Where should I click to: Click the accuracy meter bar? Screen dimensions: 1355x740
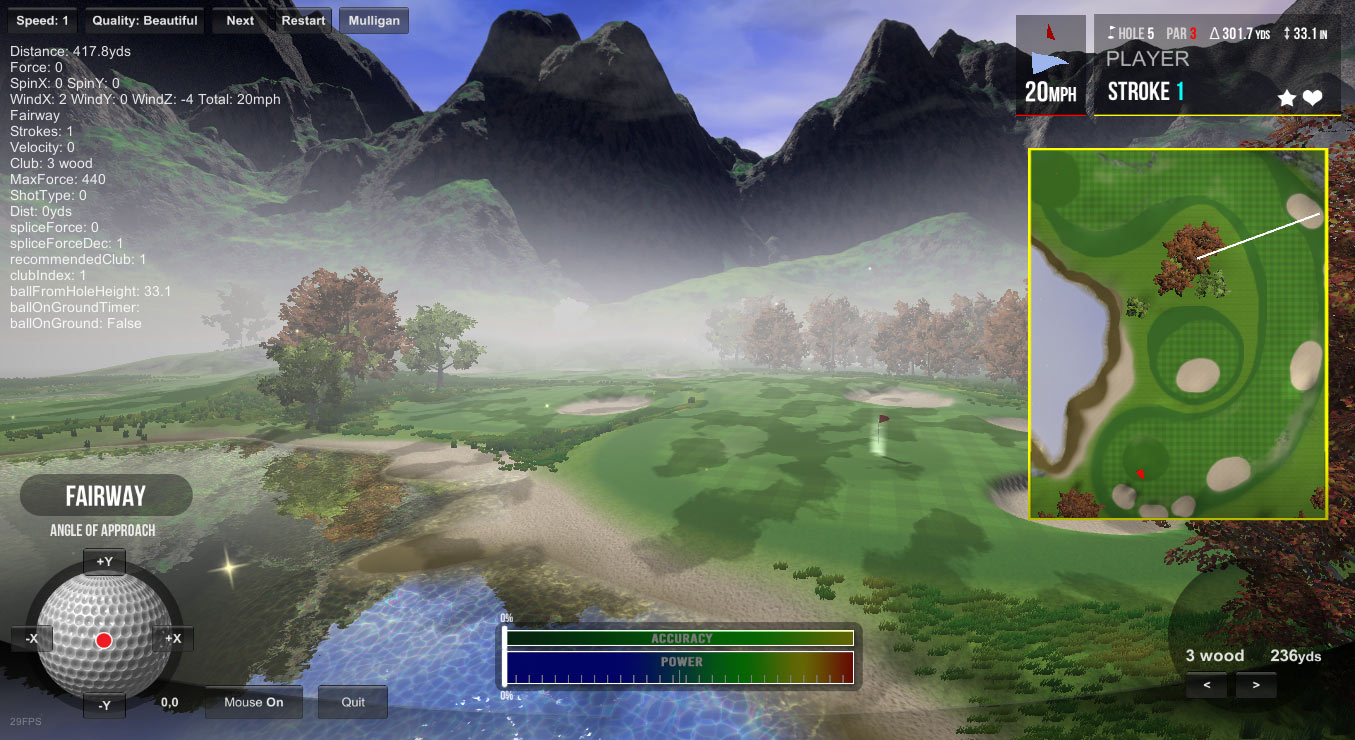680,638
